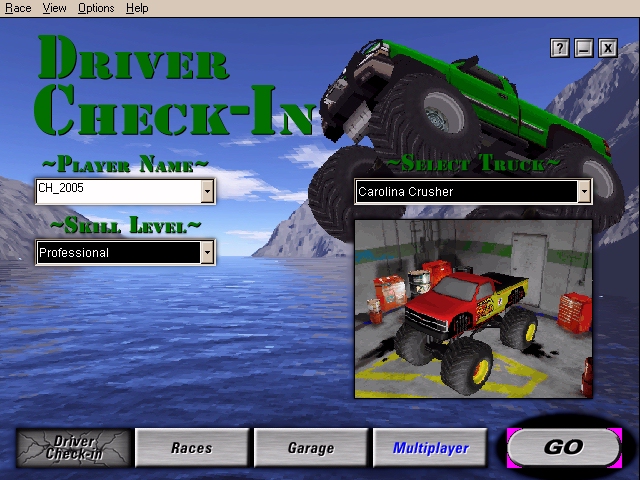The image size is (640, 480).
Task: Click the Carolina Crusher truck preview image
Action: click(x=473, y=308)
